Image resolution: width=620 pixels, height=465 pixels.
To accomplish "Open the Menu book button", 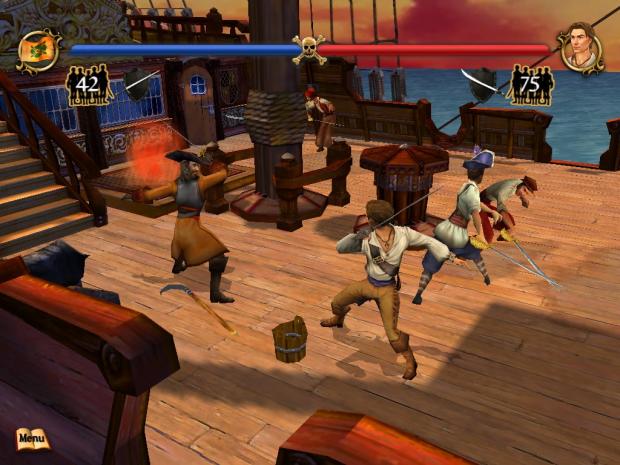I will pyautogui.click(x=32, y=438).
